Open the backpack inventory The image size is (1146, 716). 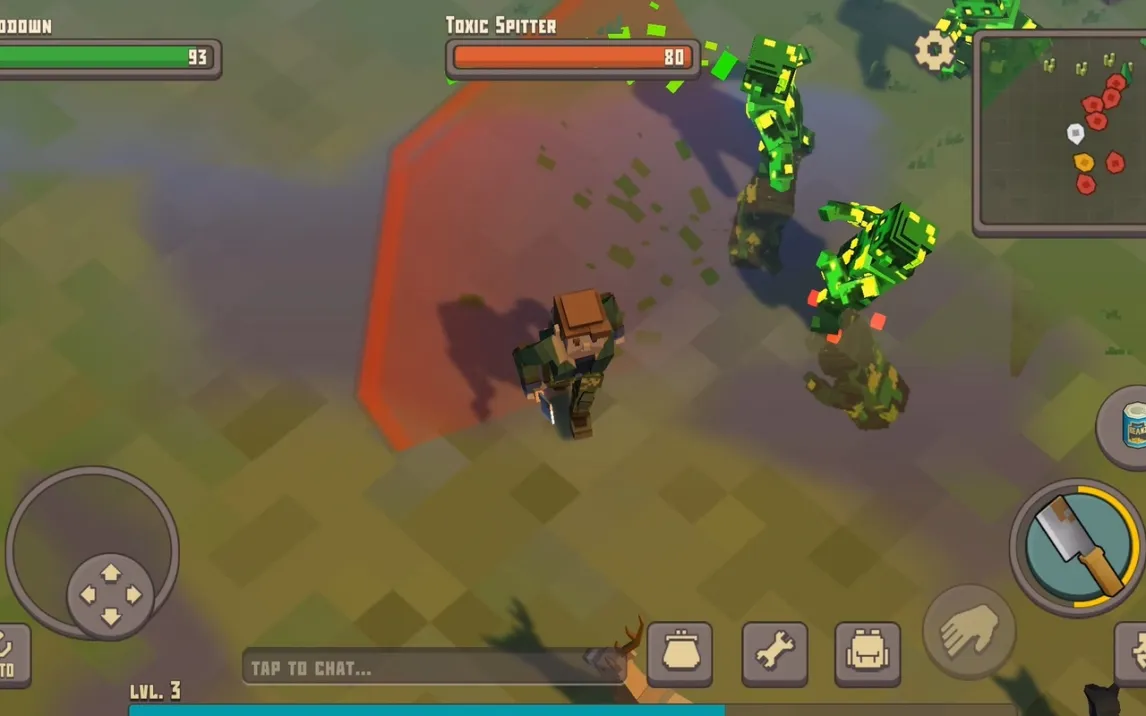pyautogui.click(x=867, y=654)
